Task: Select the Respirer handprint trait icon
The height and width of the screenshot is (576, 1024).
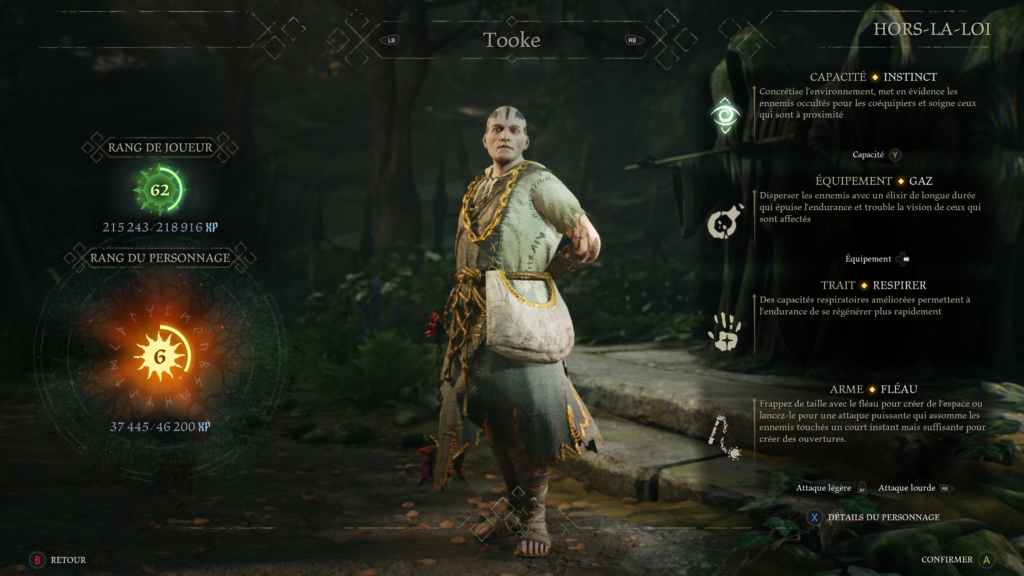Action: pos(724,331)
